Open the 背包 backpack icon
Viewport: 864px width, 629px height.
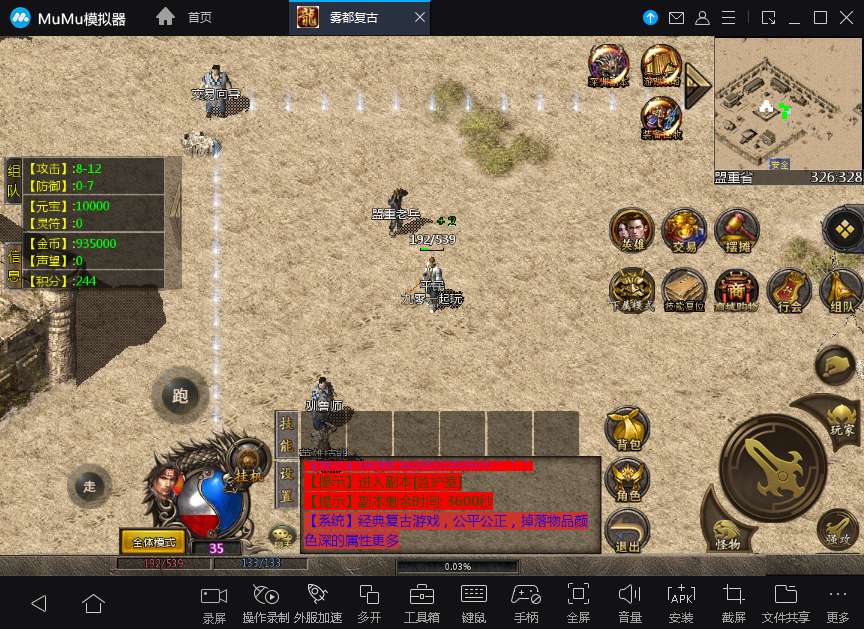[x=627, y=428]
